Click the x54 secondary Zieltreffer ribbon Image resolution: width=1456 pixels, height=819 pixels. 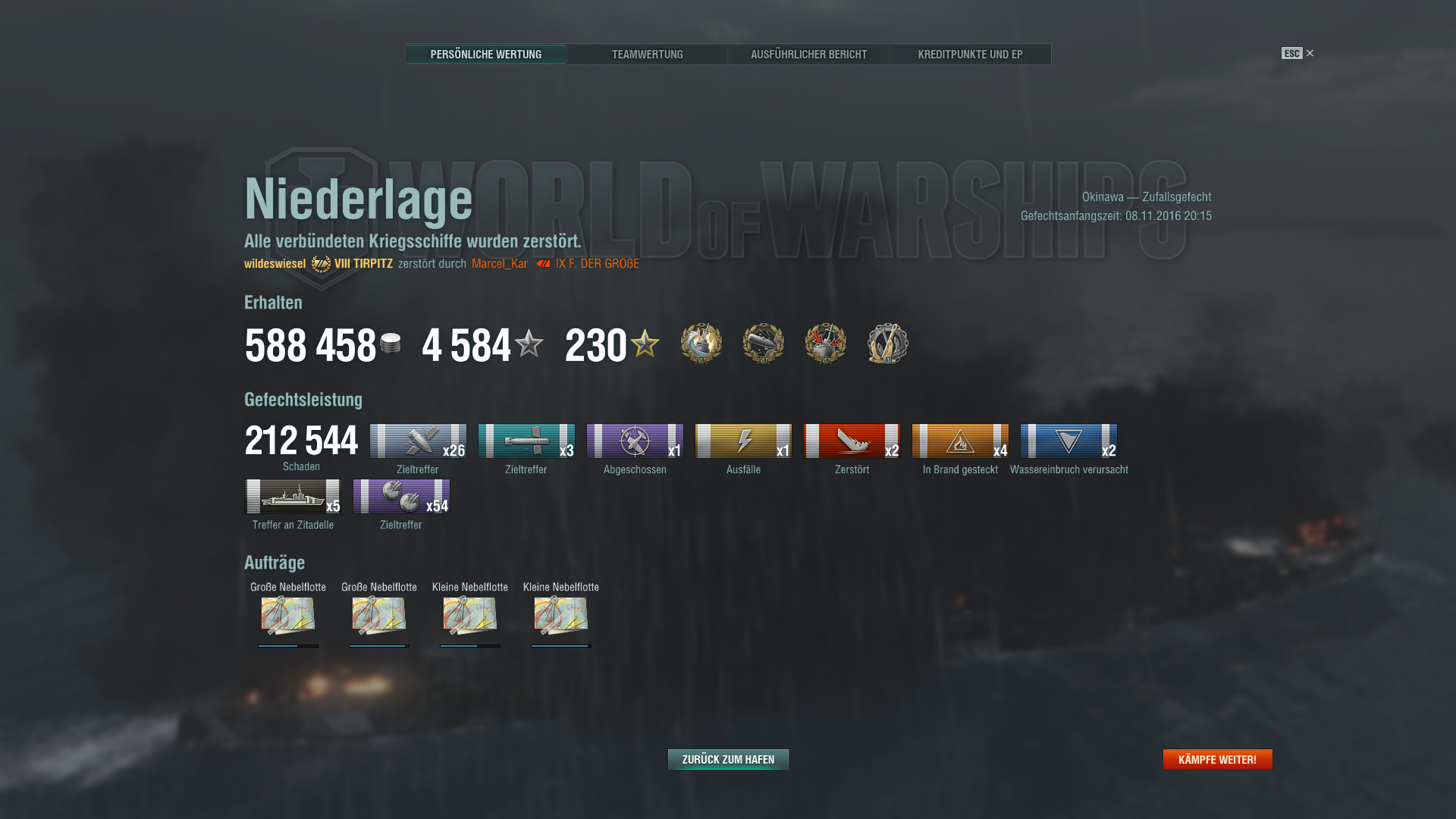pos(401,497)
